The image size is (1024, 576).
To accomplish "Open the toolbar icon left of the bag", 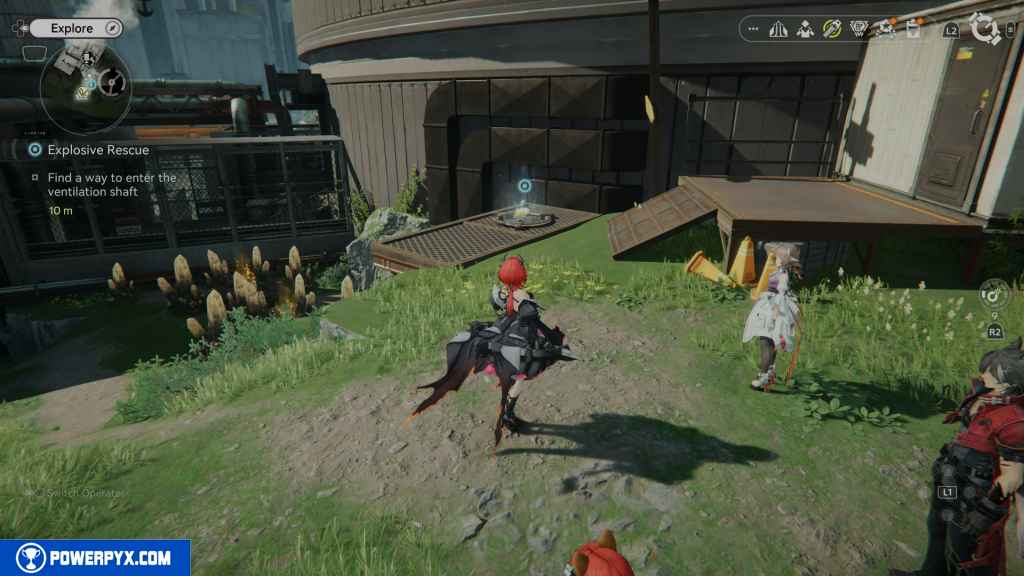I will click(x=885, y=29).
